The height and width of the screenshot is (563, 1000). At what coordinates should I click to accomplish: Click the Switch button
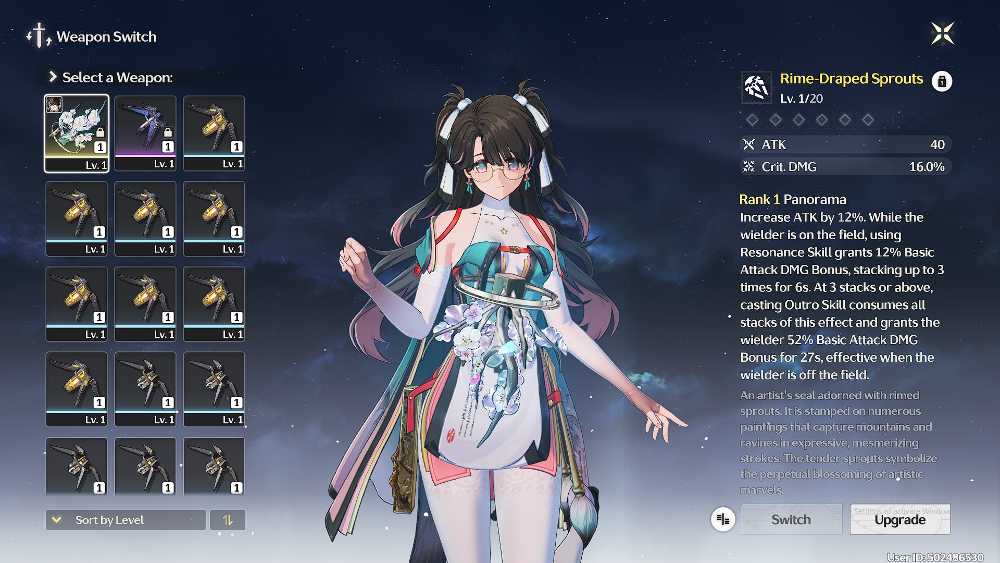(791, 519)
